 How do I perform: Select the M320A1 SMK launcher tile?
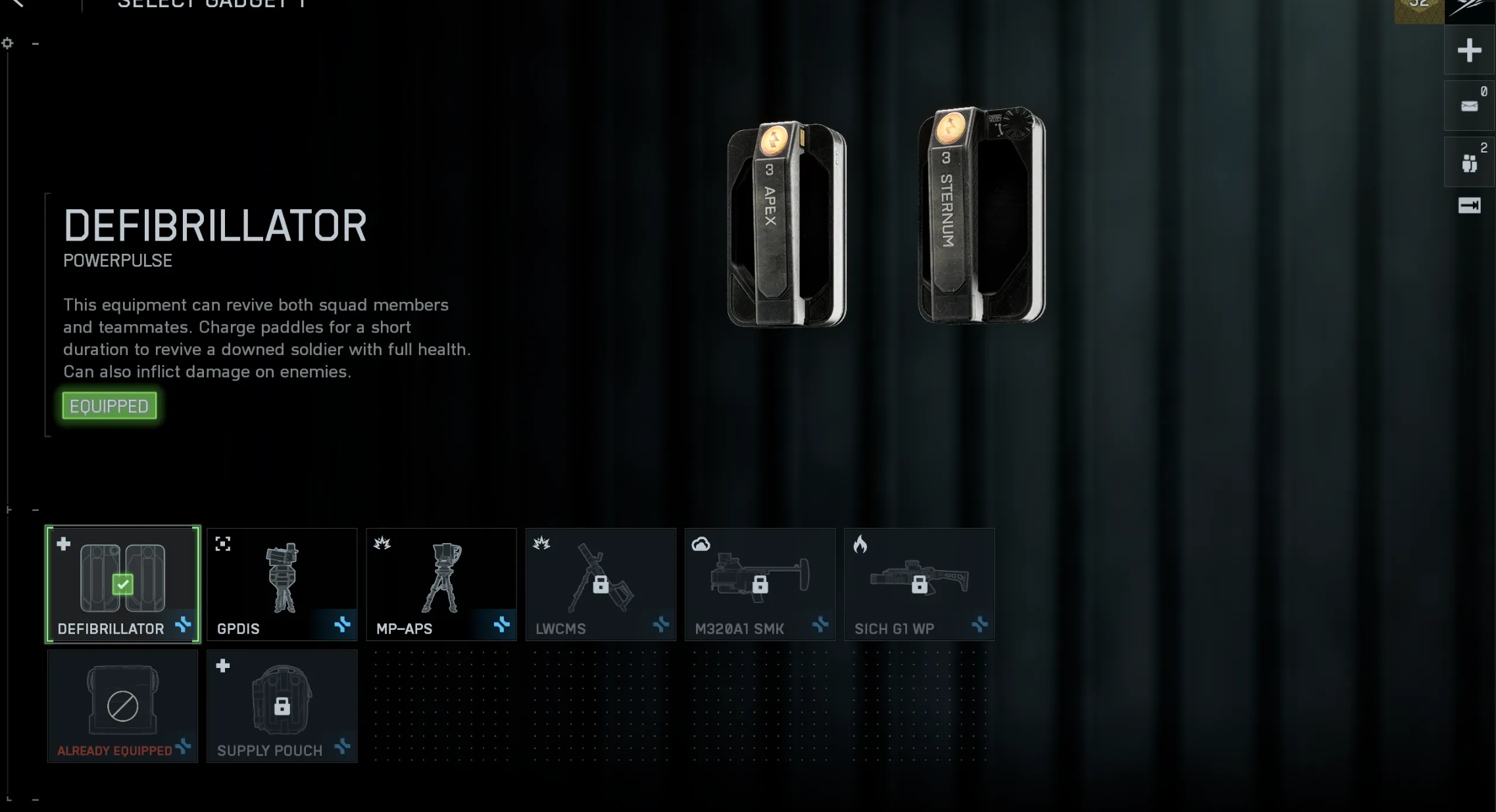[760, 584]
